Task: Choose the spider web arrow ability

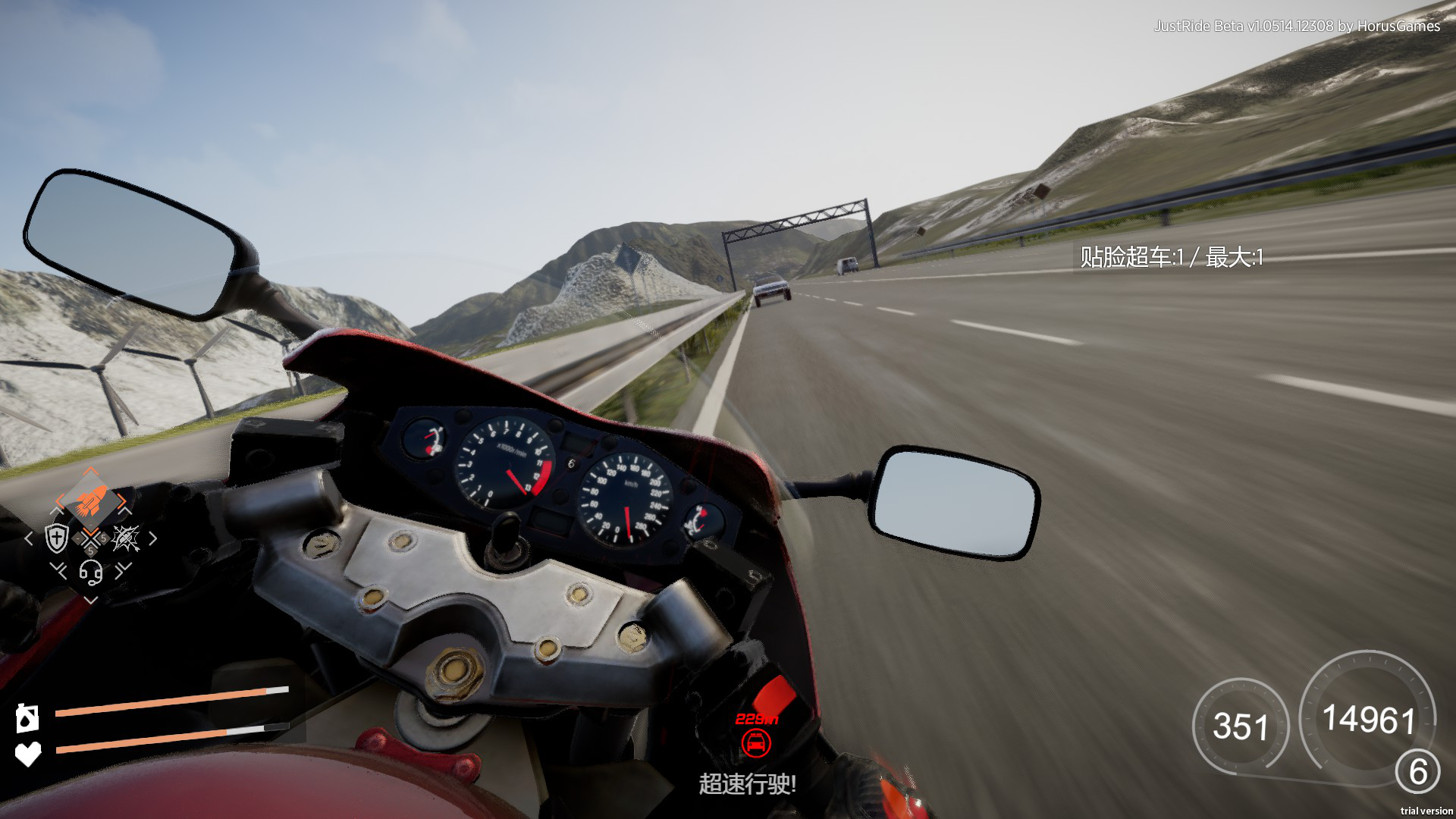Action: pyautogui.click(x=125, y=538)
